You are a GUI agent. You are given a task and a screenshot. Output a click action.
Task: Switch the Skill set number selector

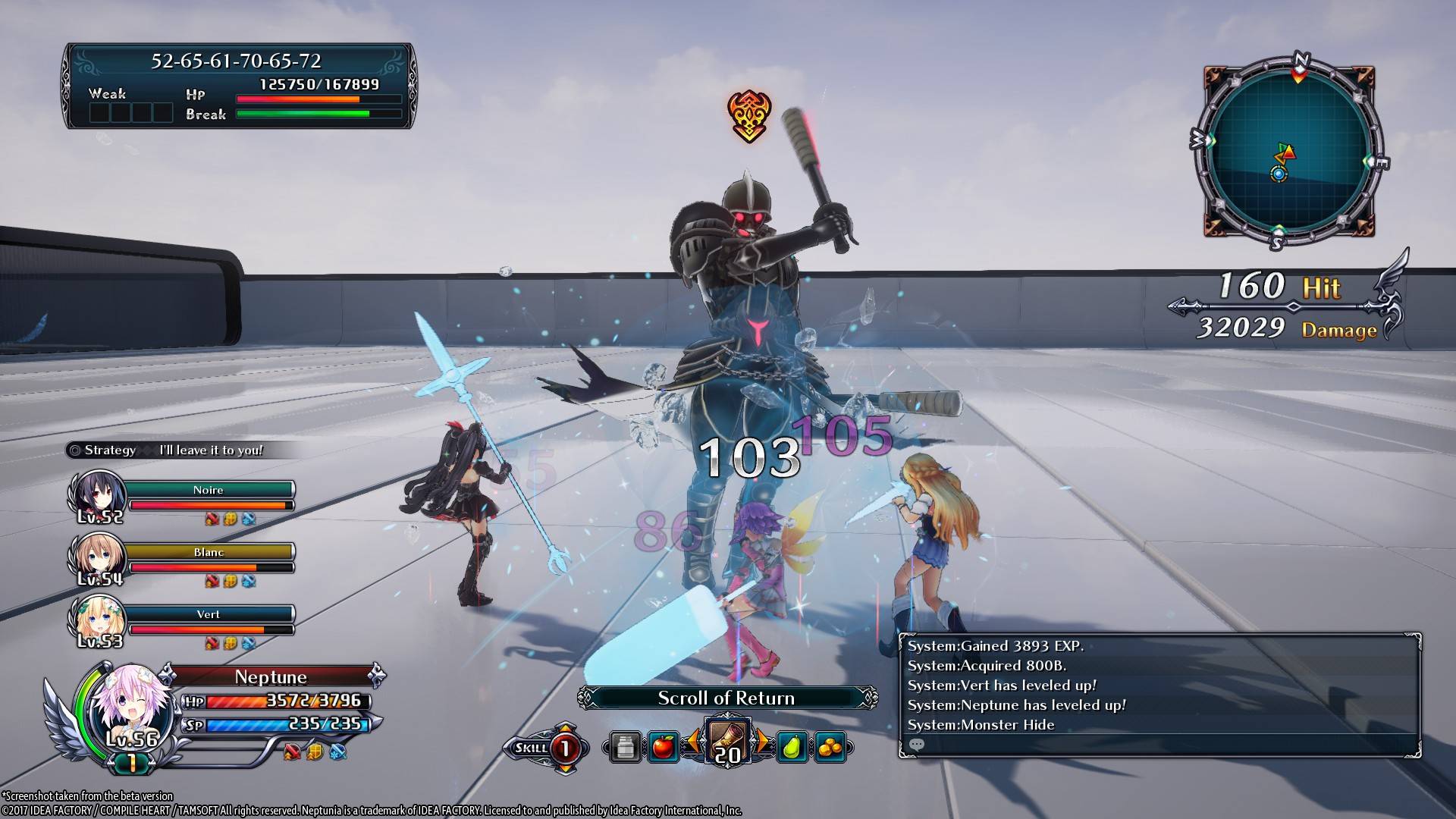click(x=565, y=748)
